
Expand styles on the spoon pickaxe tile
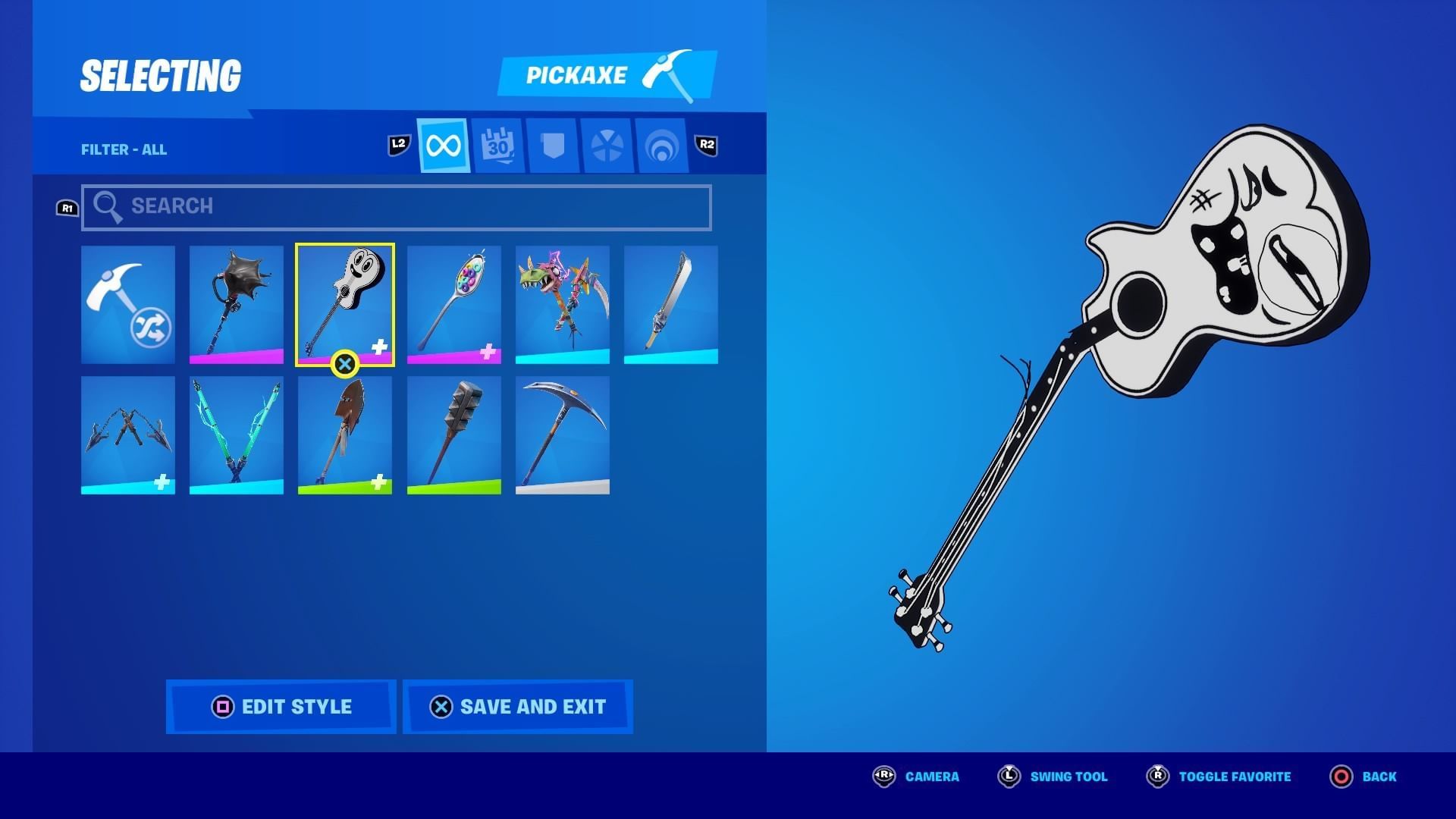(489, 350)
